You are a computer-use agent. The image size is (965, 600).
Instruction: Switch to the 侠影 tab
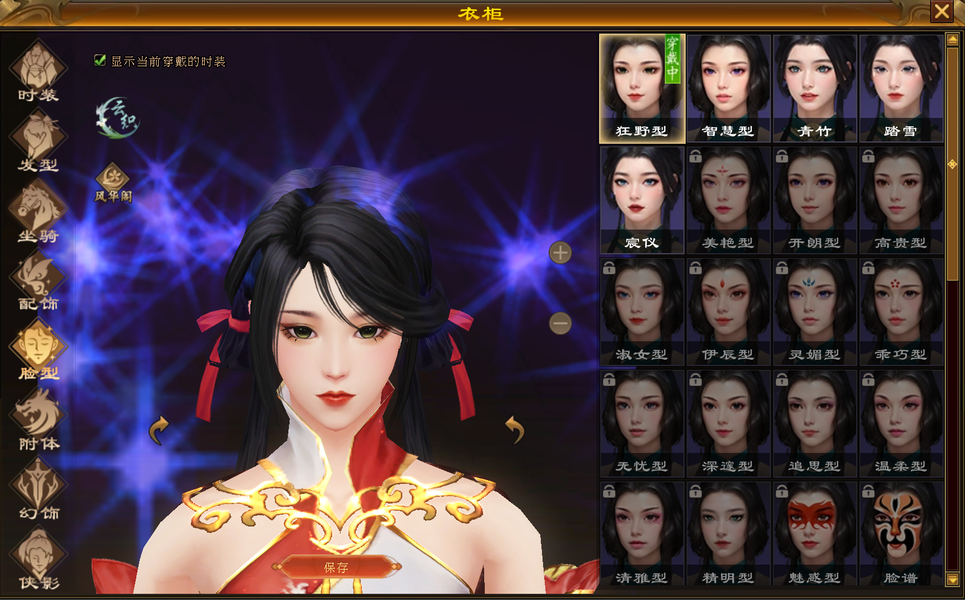(x=38, y=558)
